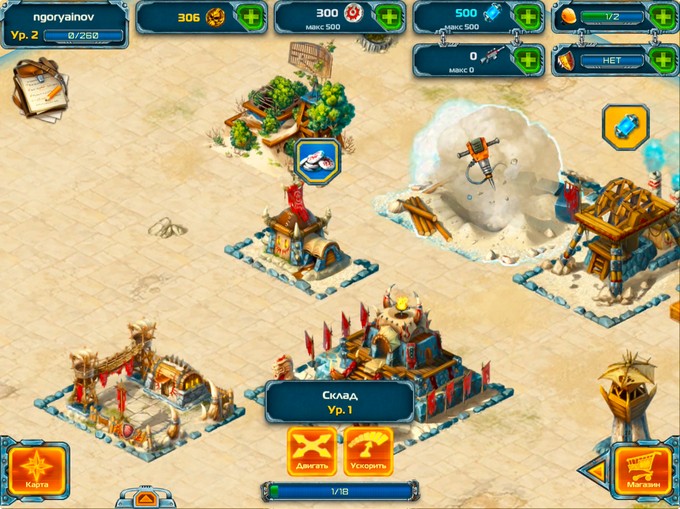The image size is (680, 509).
Task: Collect the blue crystal hexagon icon
Action: (x=625, y=127)
